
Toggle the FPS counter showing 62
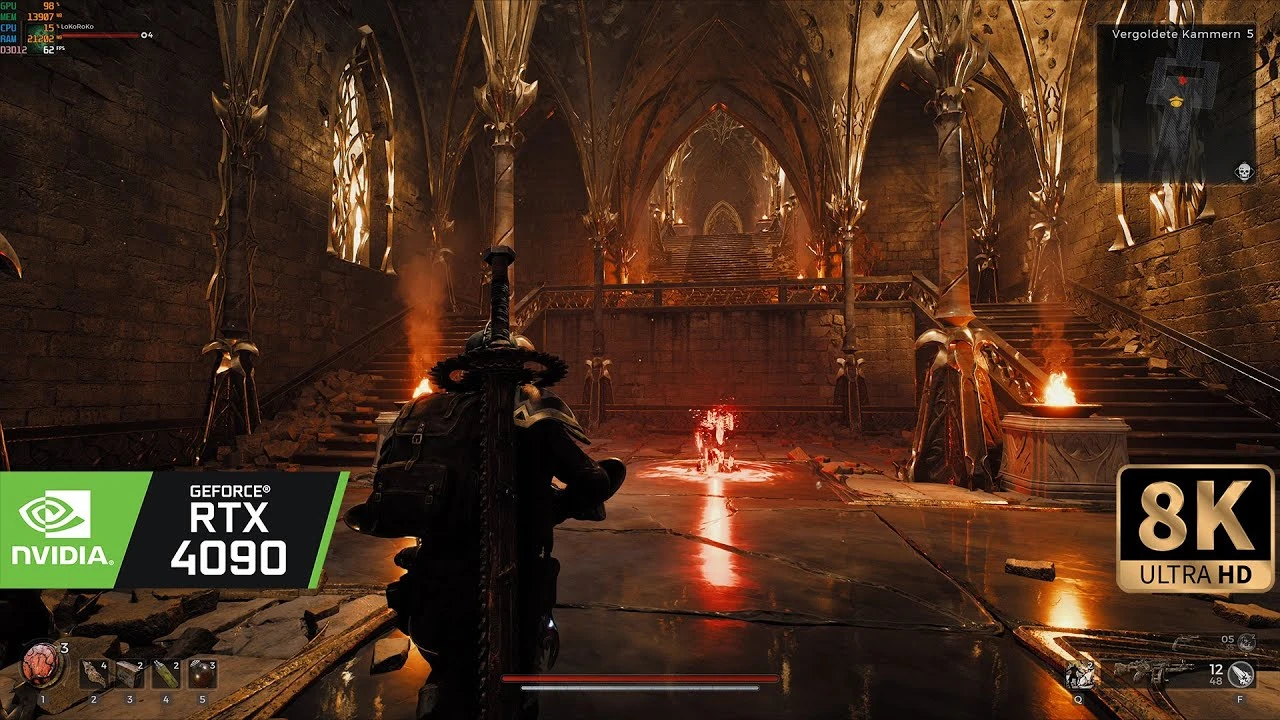[48, 50]
